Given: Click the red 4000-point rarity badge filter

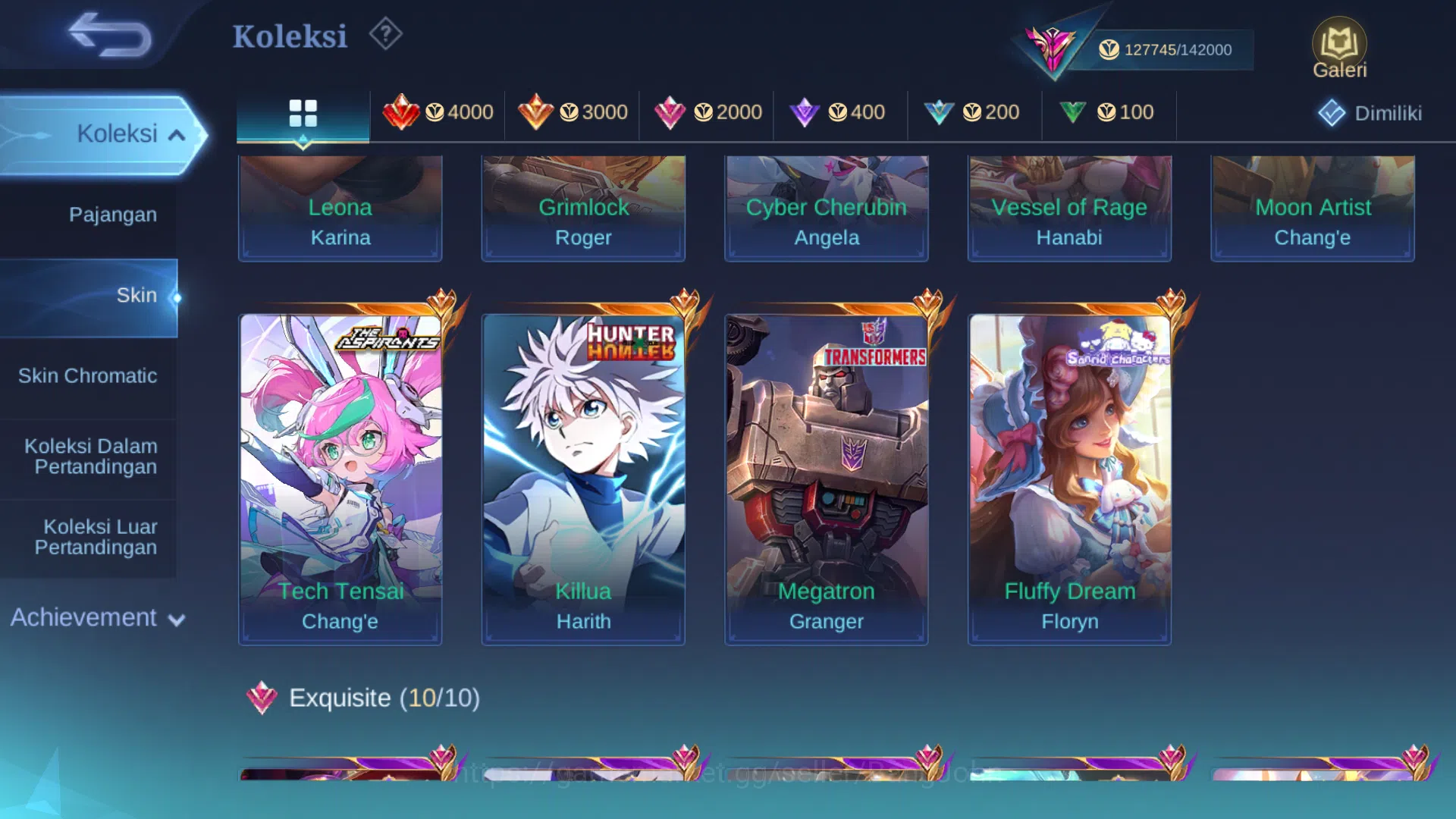Looking at the screenshot, I should click(438, 112).
